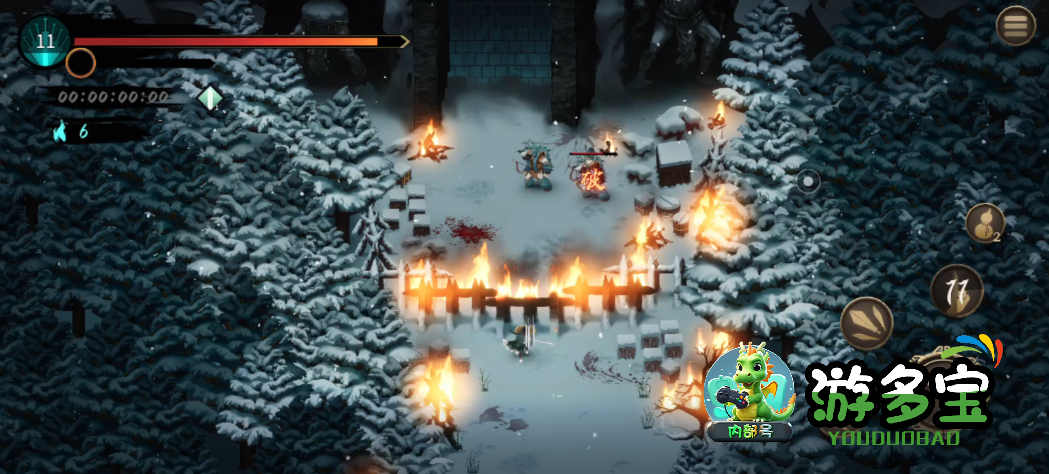Use the gourd healing flask
Image resolution: width=1049 pixels, height=474 pixels.
[985, 223]
